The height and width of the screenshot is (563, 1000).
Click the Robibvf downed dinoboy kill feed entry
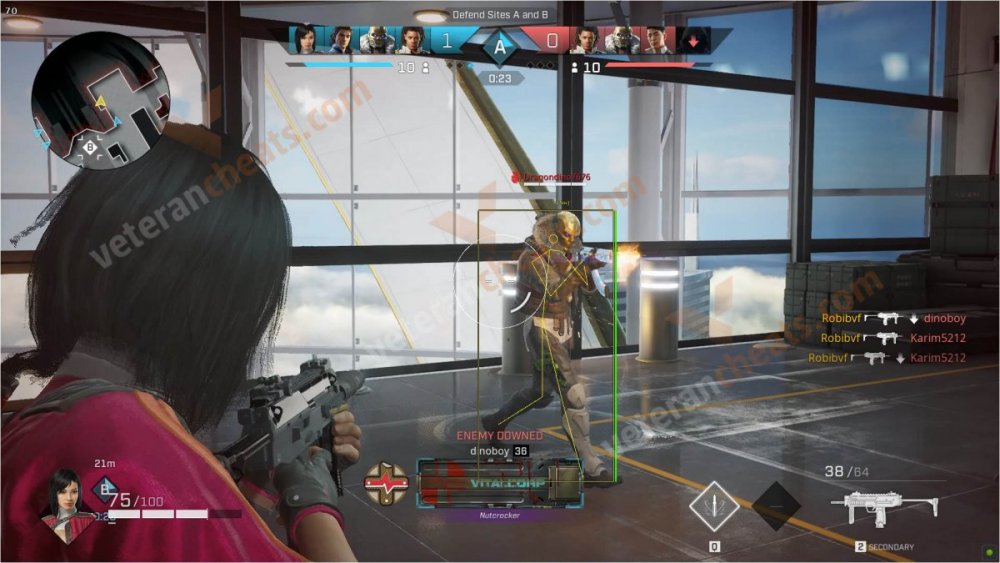click(x=892, y=318)
